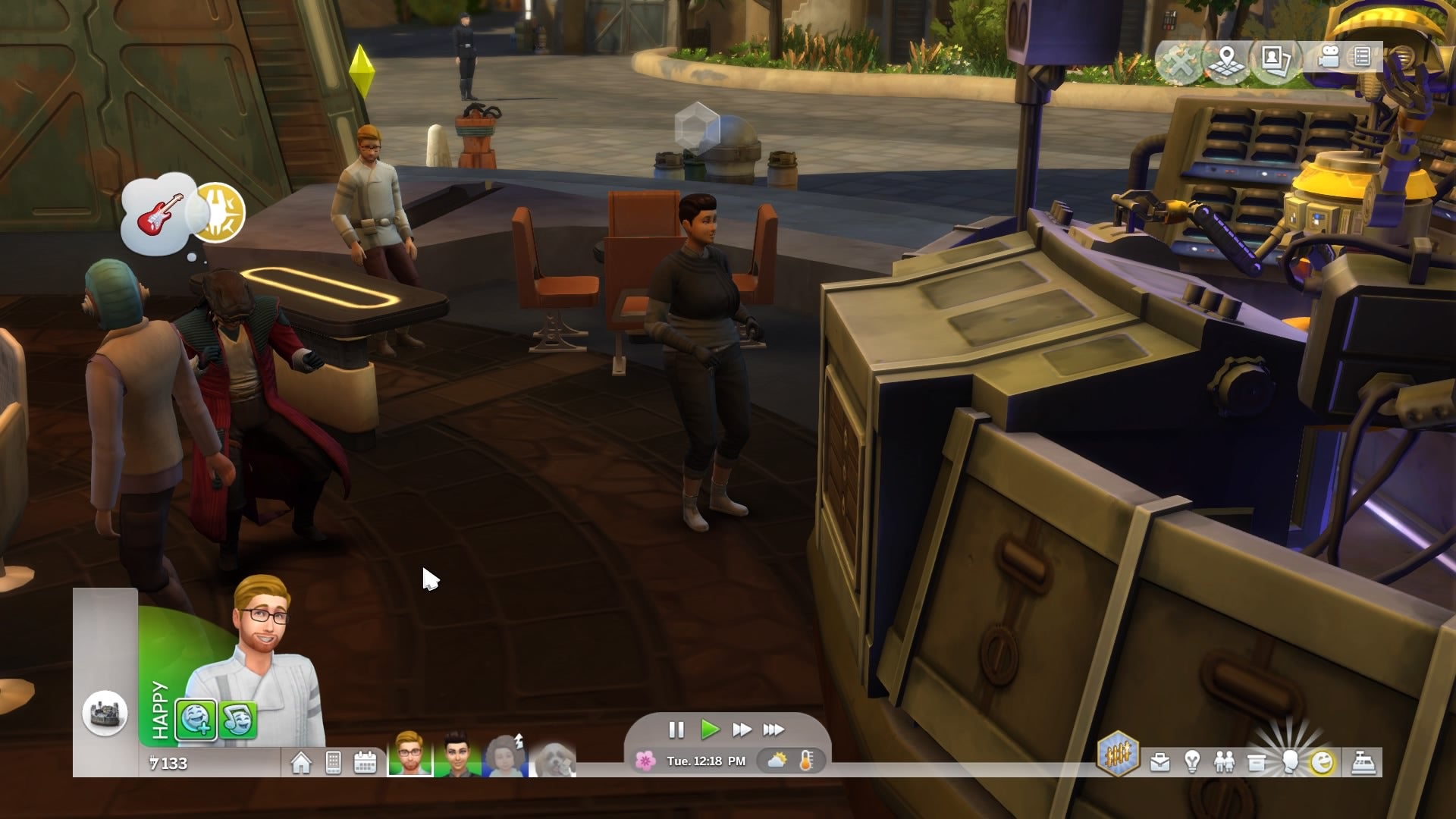Open the weather forecast via cloud icon
This screenshot has width=1456, height=819.
(x=777, y=761)
